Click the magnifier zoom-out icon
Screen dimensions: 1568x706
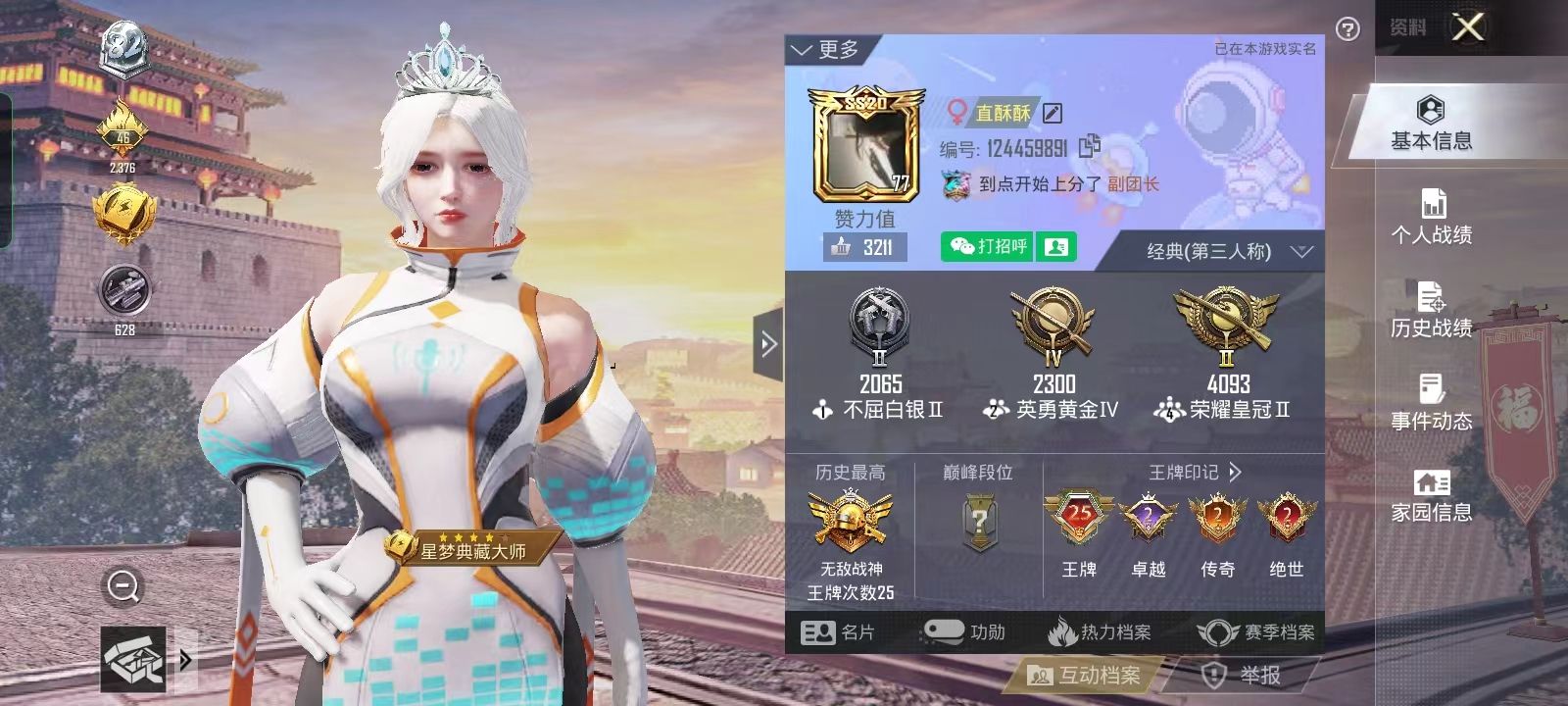pyautogui.click(x=123, y=587)
